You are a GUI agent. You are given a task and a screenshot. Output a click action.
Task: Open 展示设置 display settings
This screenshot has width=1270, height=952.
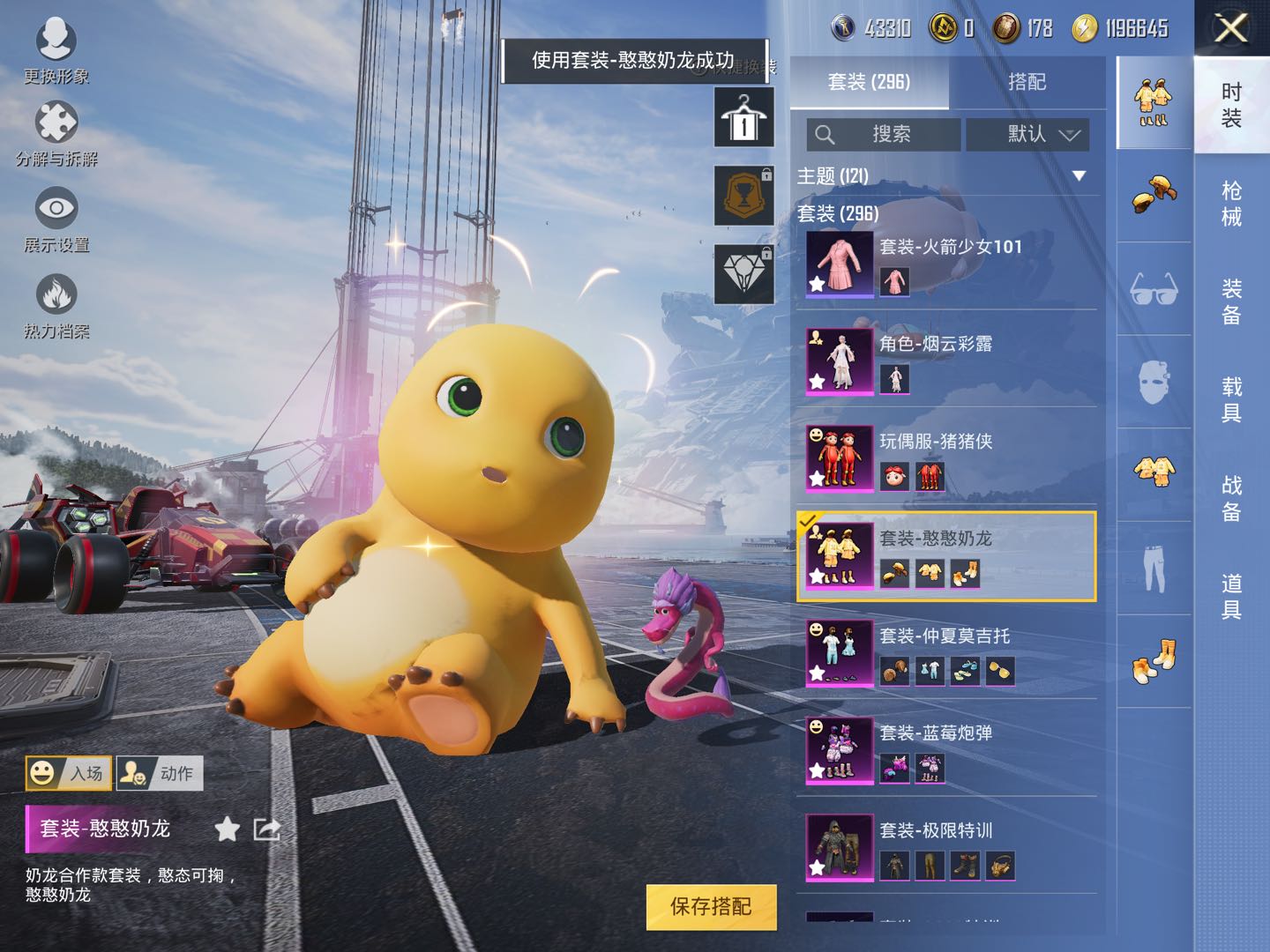[56, 220]
